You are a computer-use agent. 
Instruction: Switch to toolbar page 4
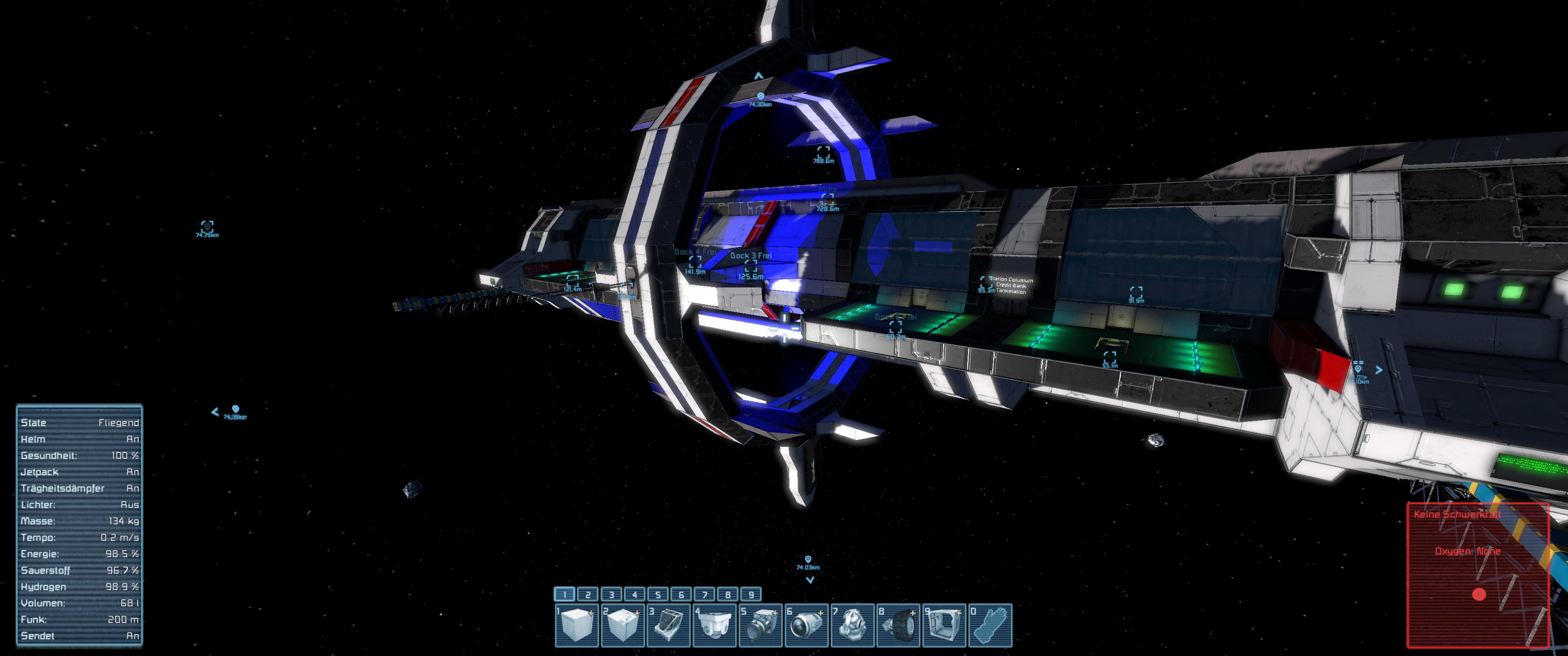634,594
